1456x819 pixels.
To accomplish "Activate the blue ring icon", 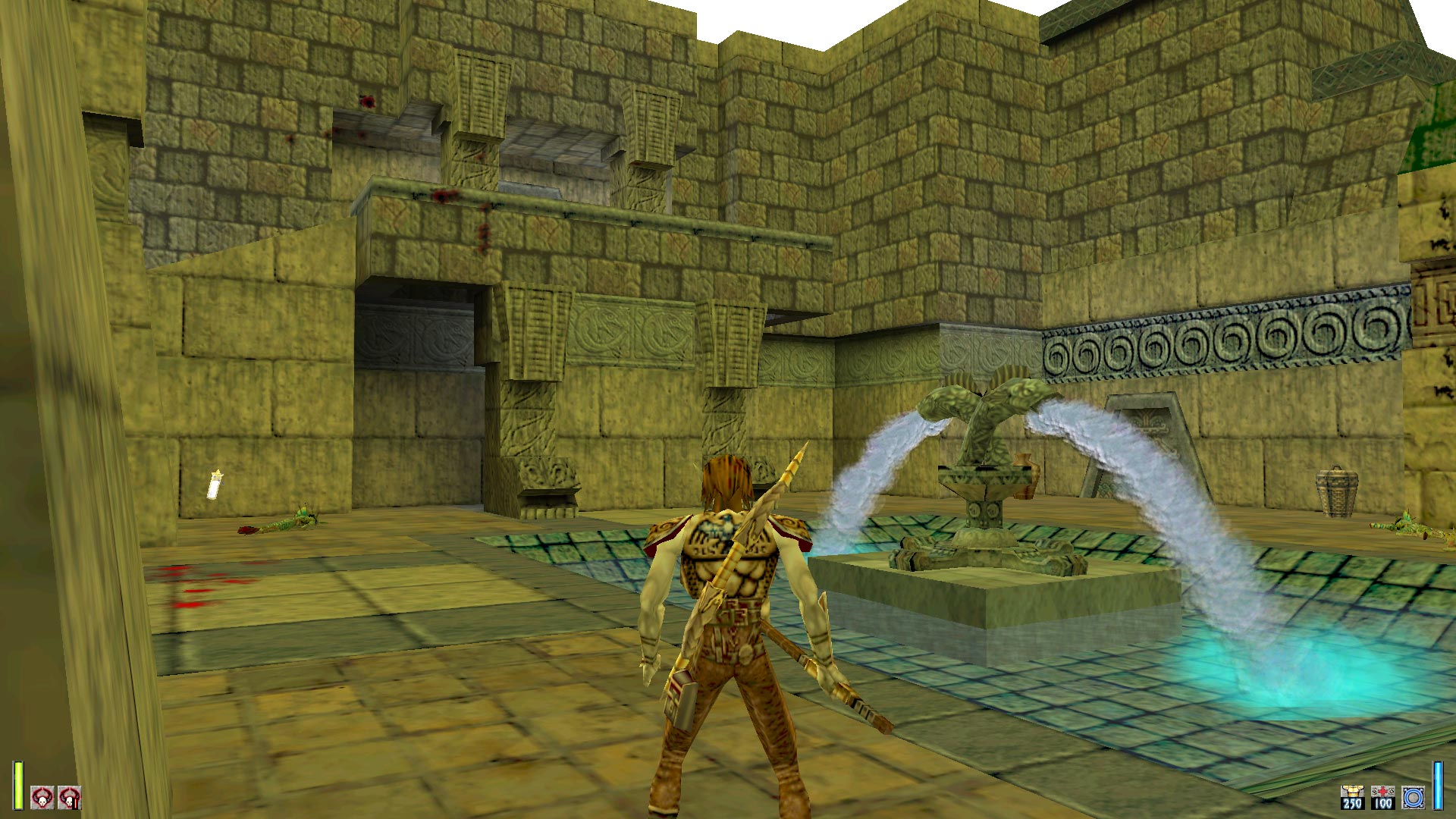I will point(1413,797).
